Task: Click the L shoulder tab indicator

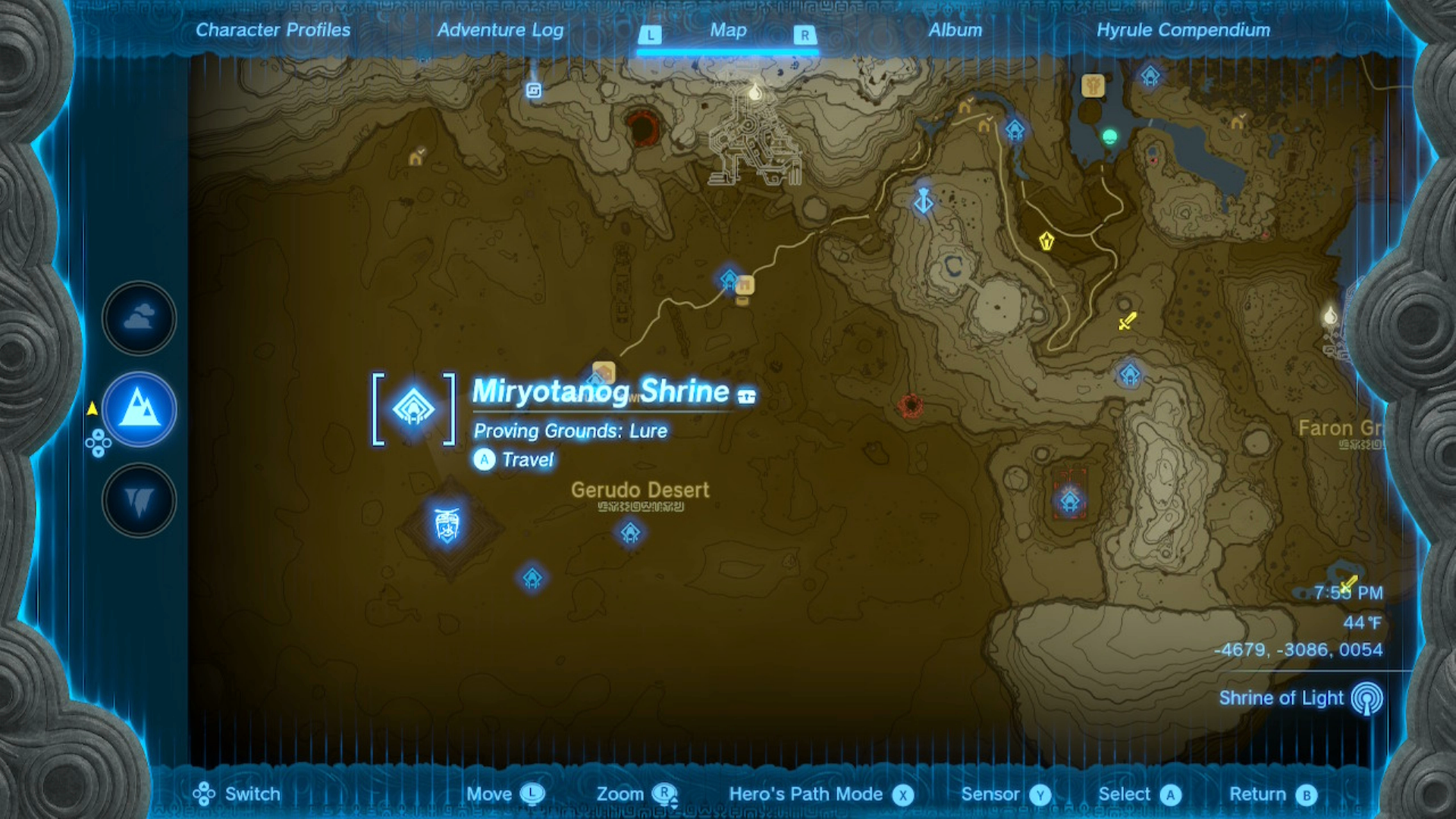Action: point(650,34)
